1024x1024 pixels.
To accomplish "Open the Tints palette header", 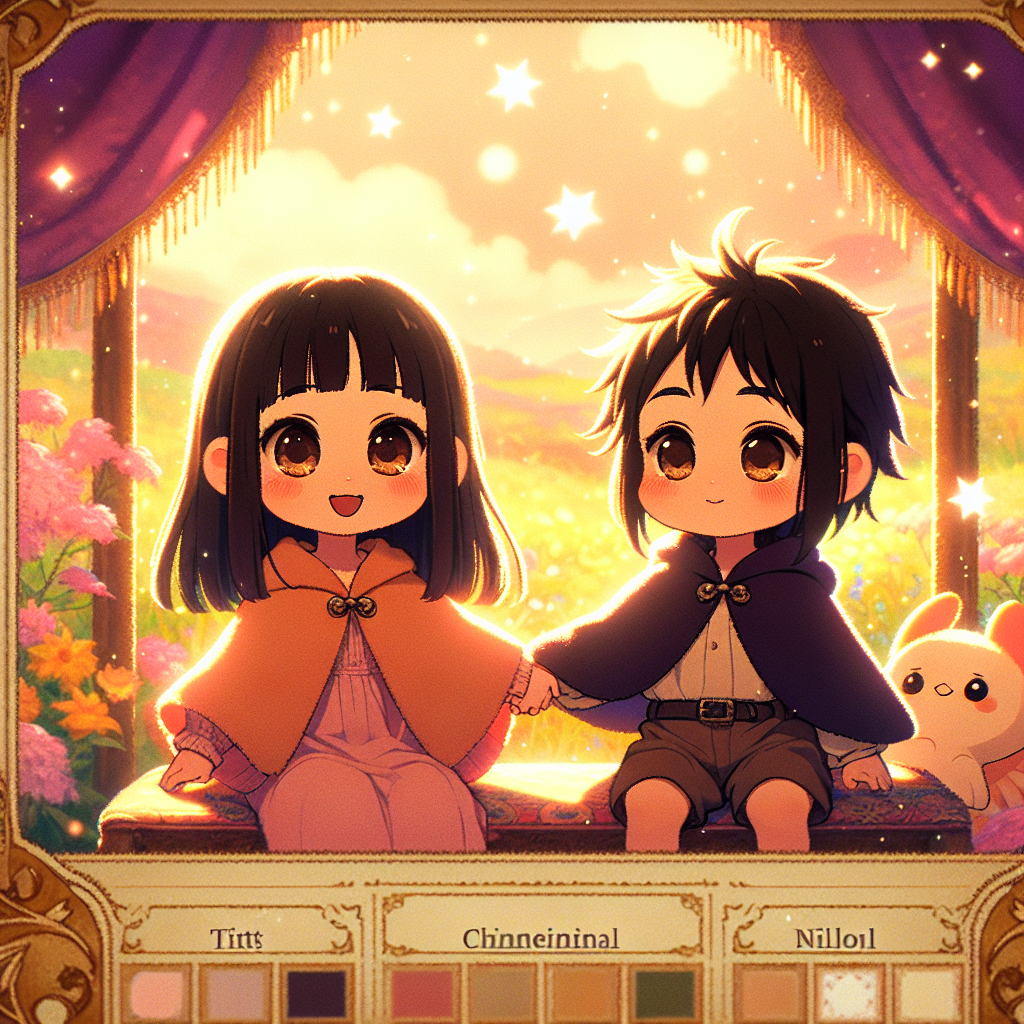I will [x=238, y=938].
